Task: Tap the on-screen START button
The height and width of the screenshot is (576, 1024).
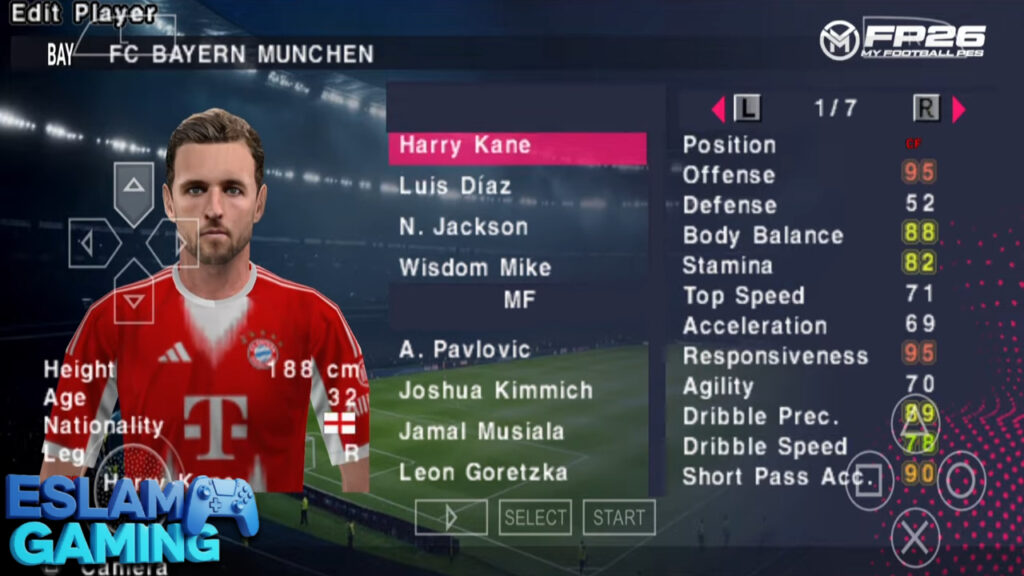Action: [x=619, y=517]
